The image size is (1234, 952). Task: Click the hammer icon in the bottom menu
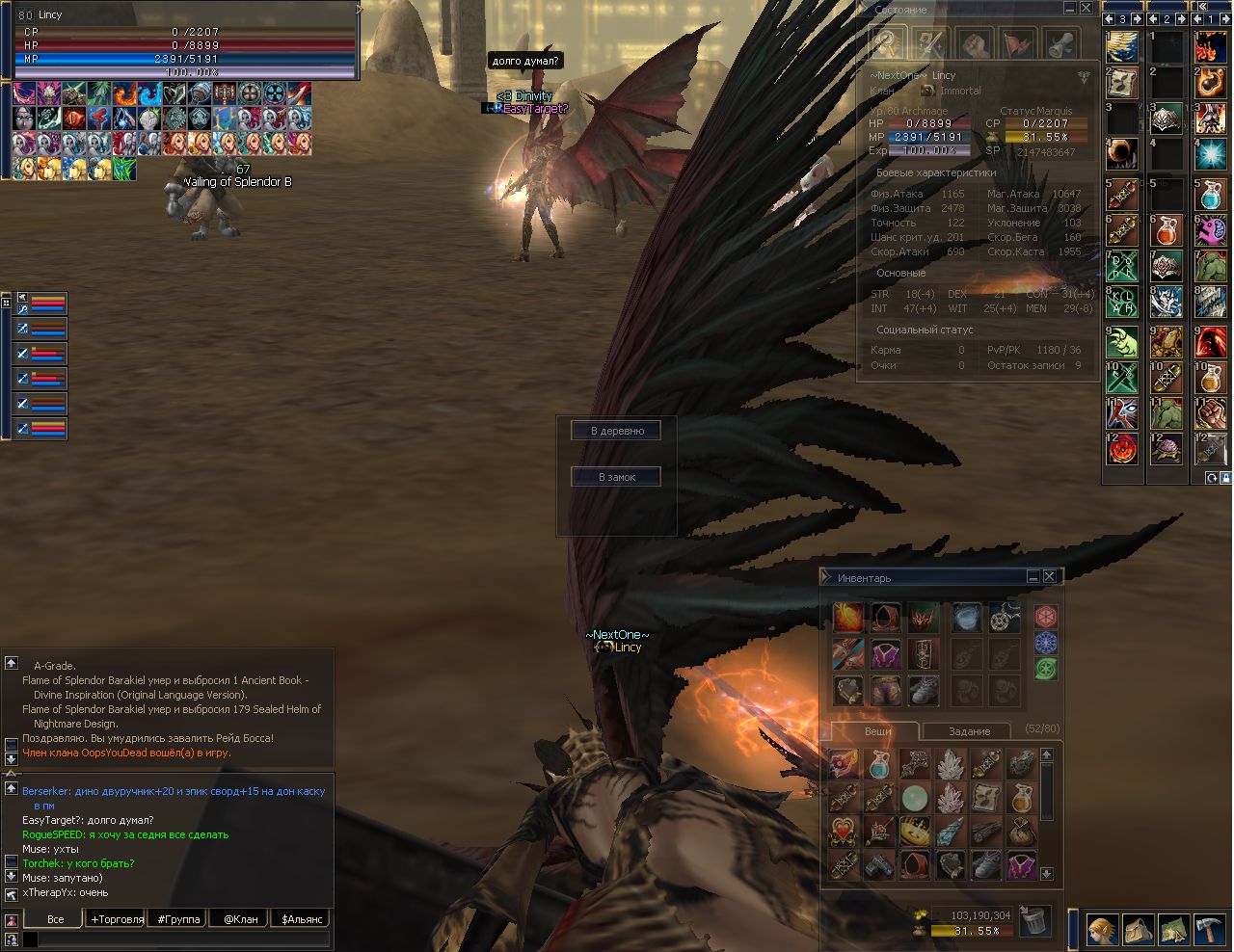tap(1209, 930)
